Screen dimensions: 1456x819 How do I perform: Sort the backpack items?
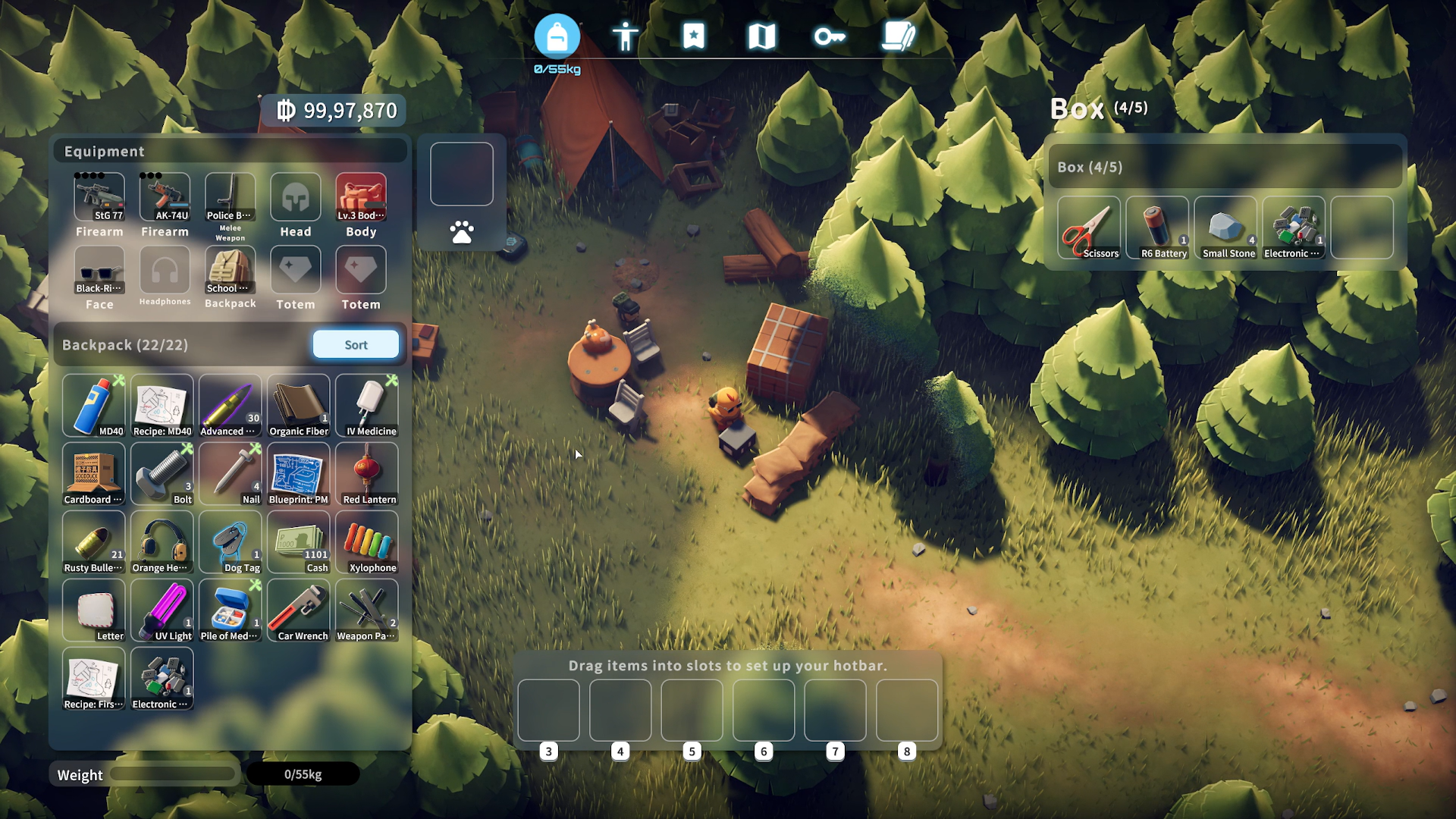(x=356, y=345)
